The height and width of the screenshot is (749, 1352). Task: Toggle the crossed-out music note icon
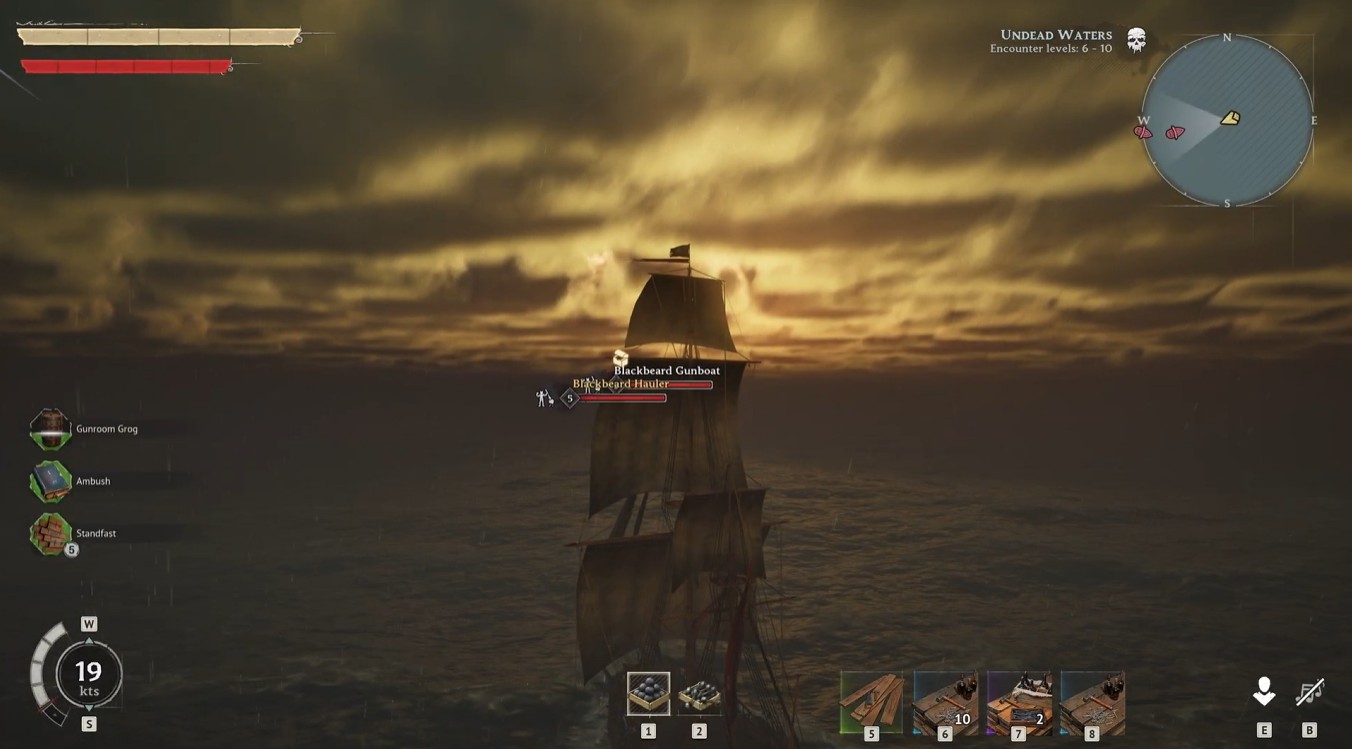pos(1309,691)
